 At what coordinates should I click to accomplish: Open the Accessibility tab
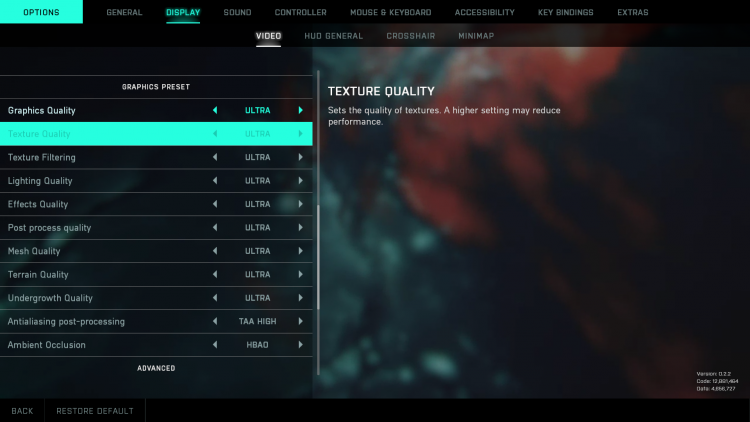(x=484, y=13)
